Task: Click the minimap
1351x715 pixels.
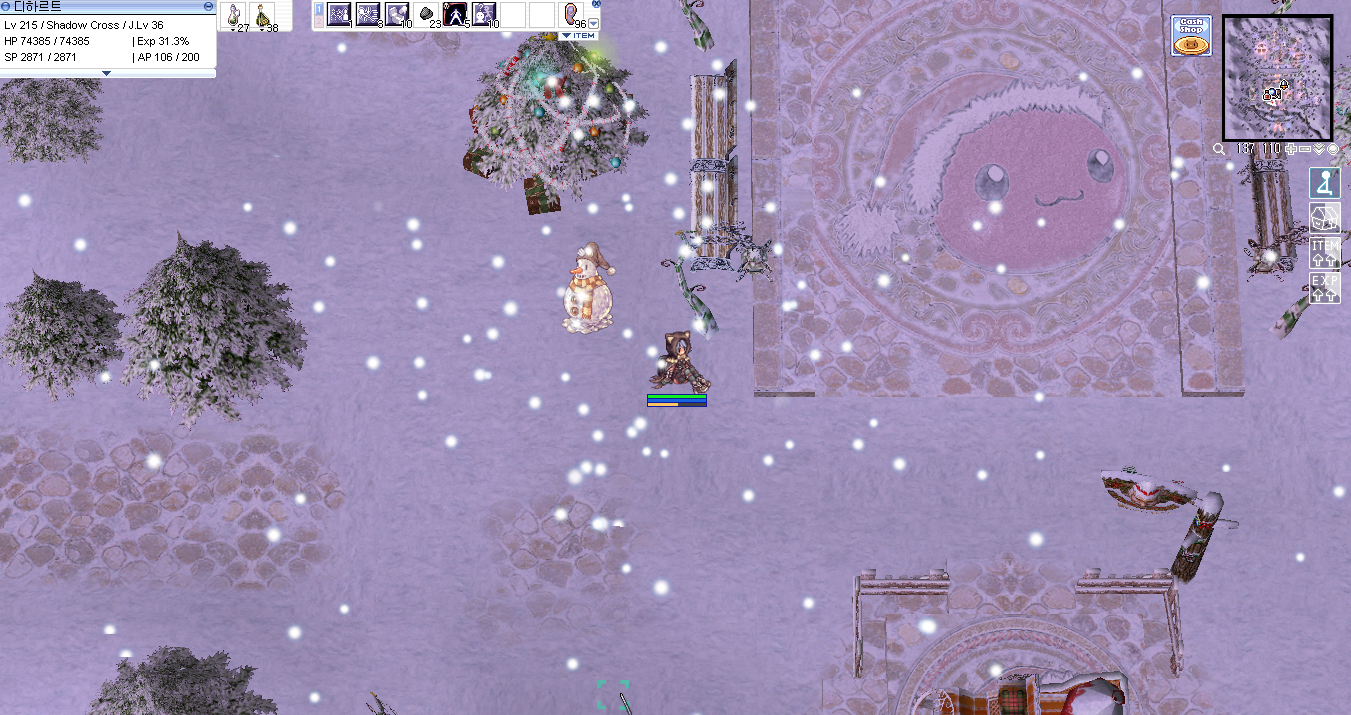Action: [1277, 77]
